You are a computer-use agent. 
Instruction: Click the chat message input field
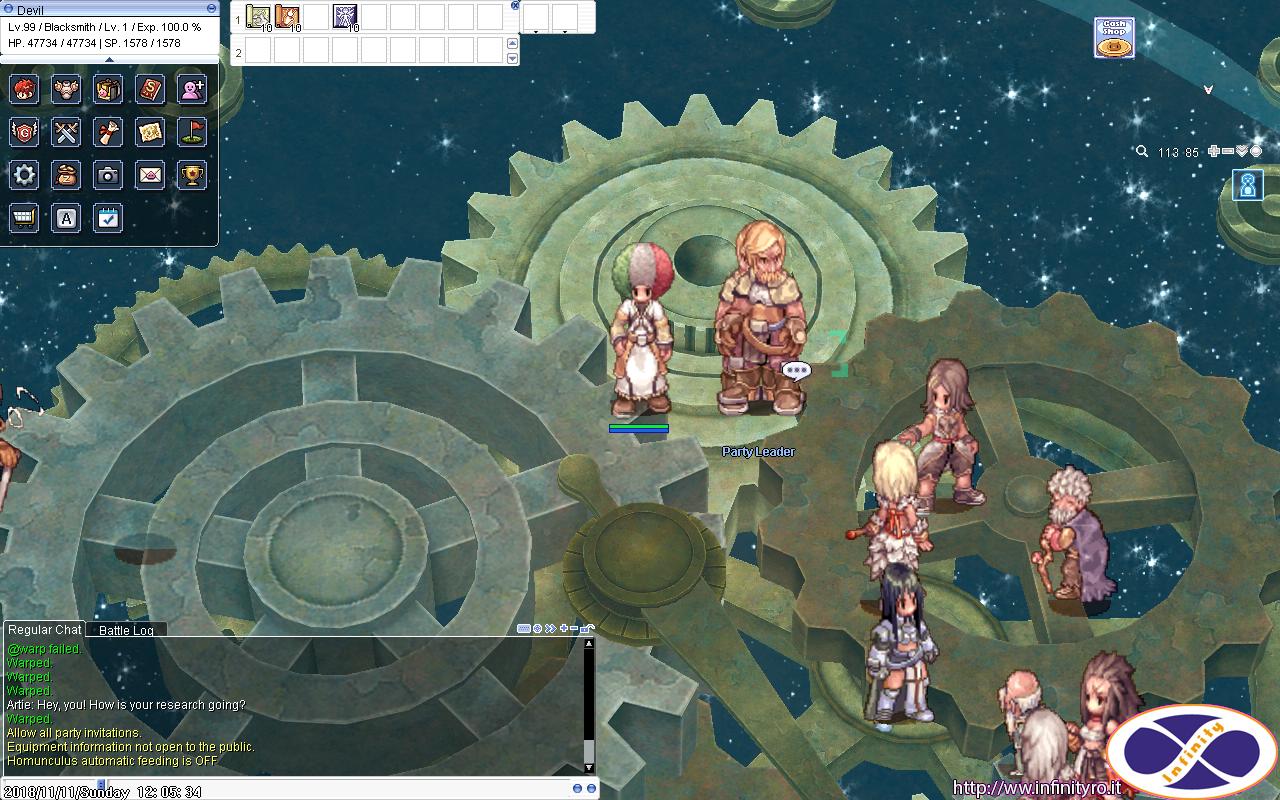pos(300,787)
